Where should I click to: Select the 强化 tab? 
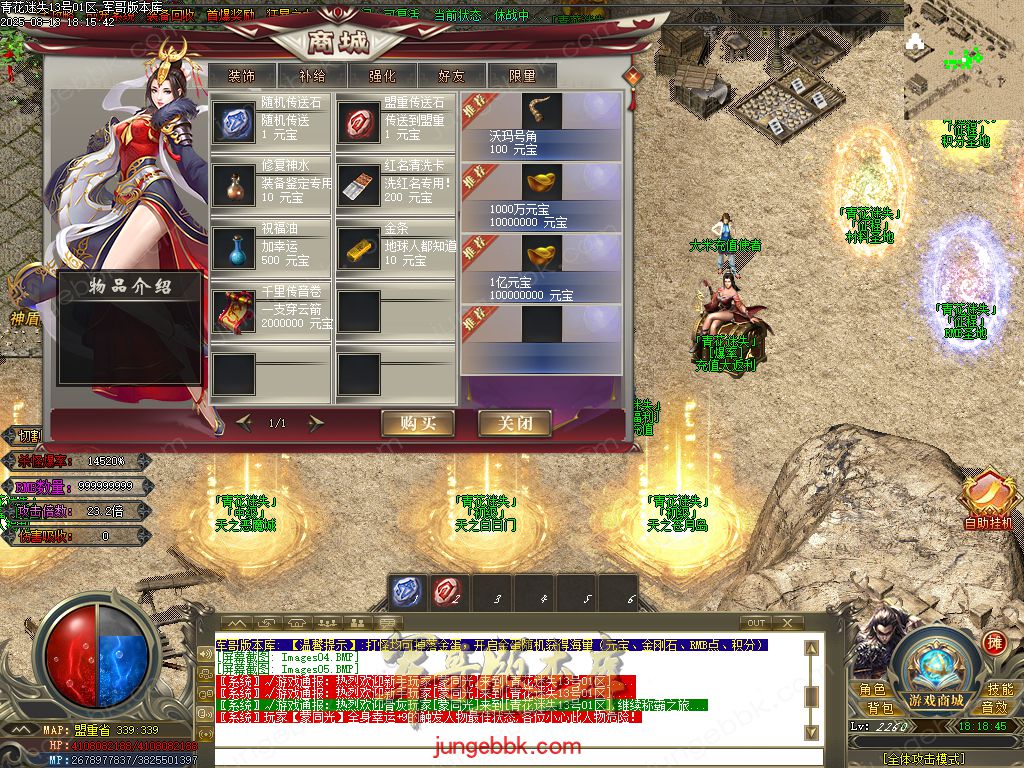pos(382,75)
